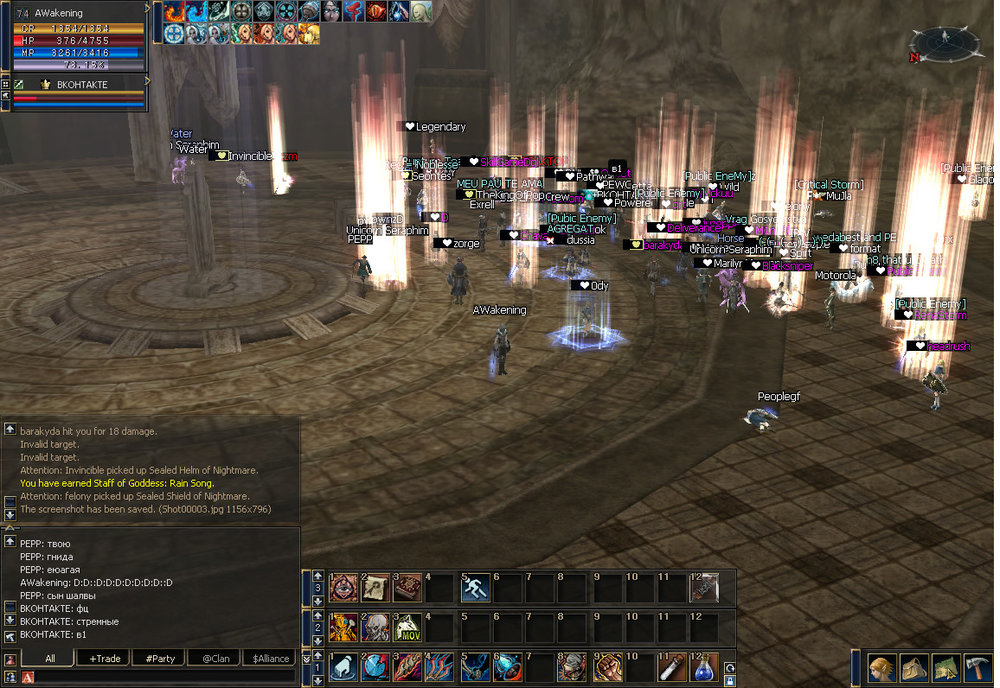The height and width of the screenshot is (688, 1000).
Task: Switch to the All chat tab
Action: coord(49,658)
